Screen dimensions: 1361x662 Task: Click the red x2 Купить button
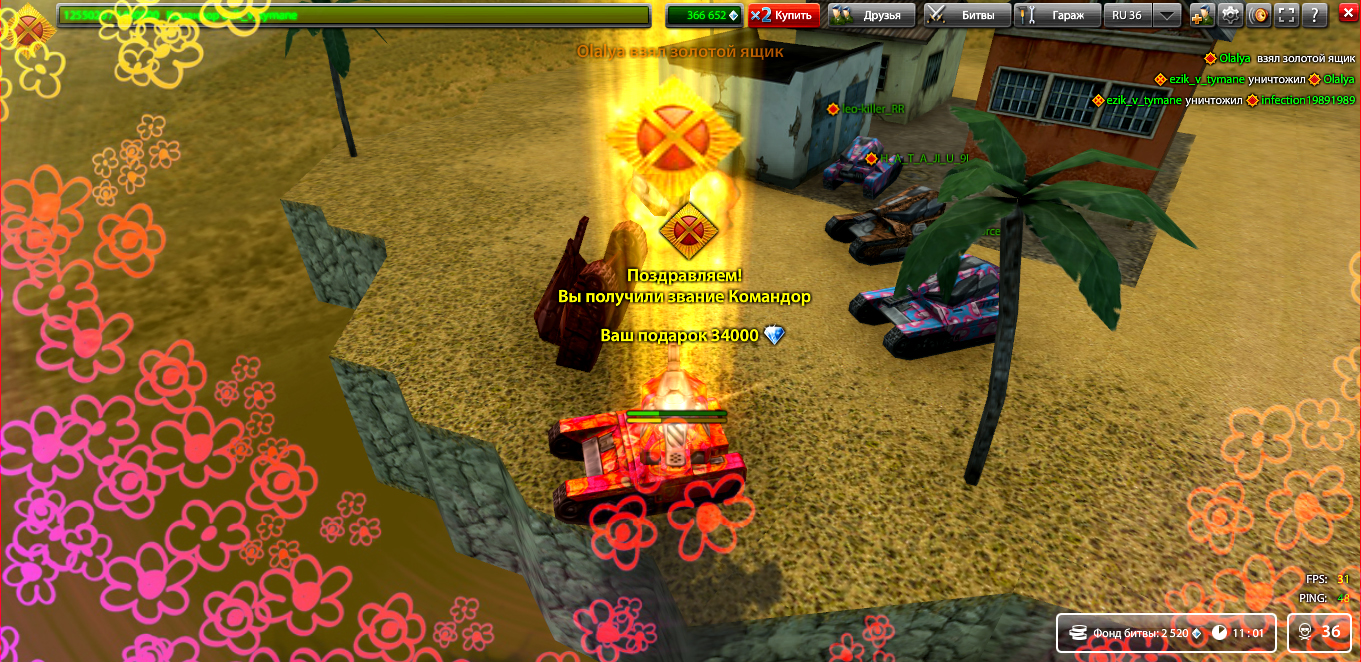(784, 15)
